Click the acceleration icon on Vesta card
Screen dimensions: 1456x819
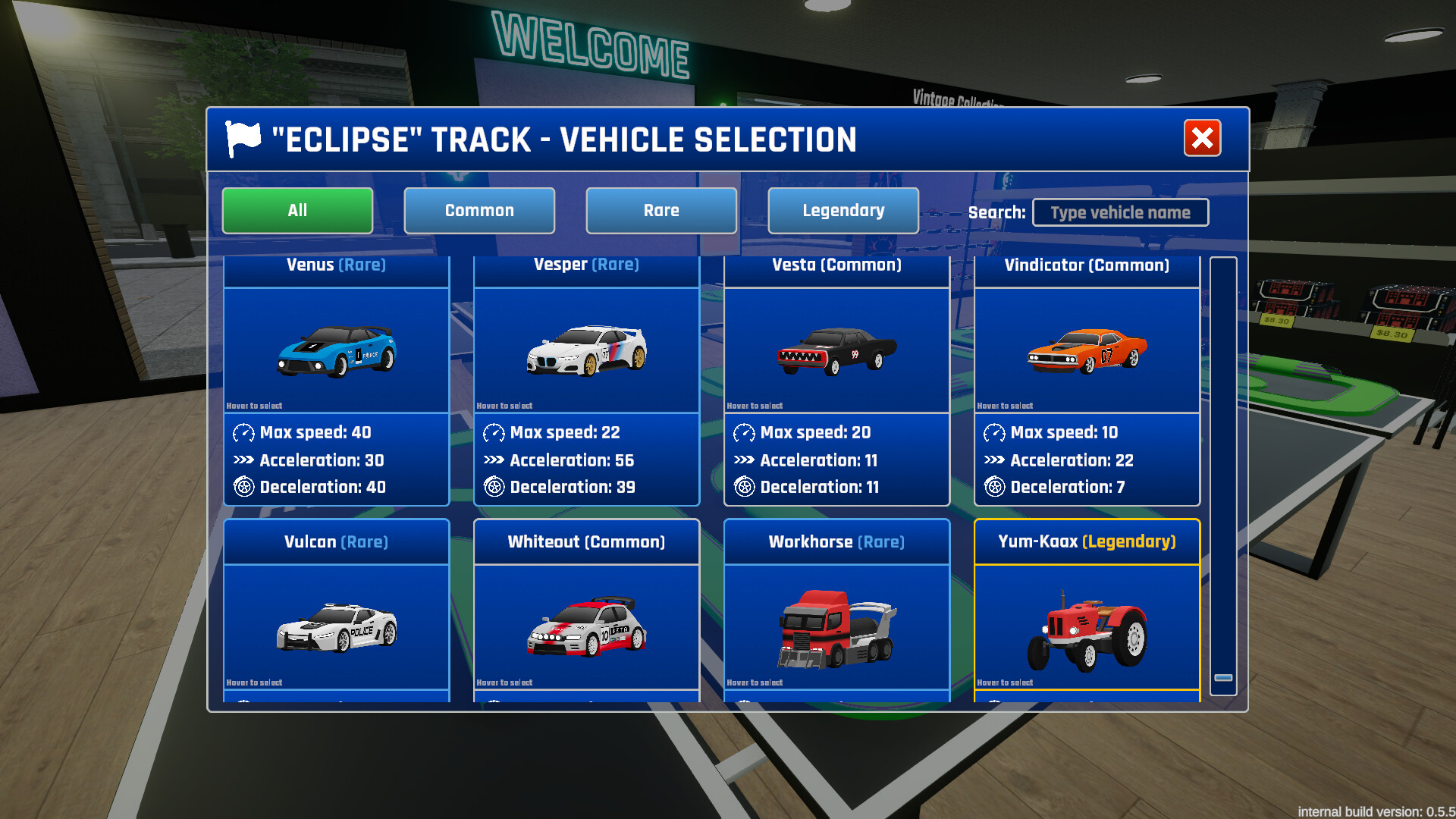[x=744, y=460]
